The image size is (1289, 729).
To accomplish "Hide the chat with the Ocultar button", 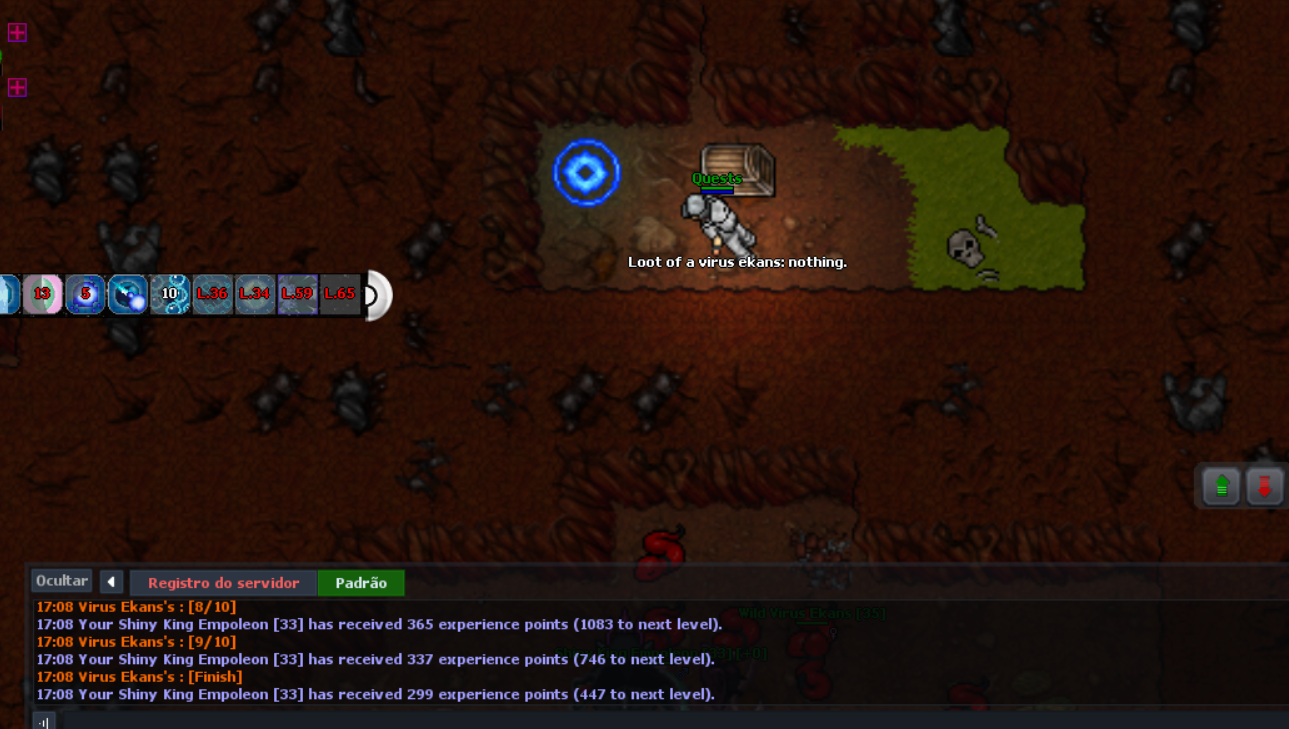I will [x=62, y=581].
